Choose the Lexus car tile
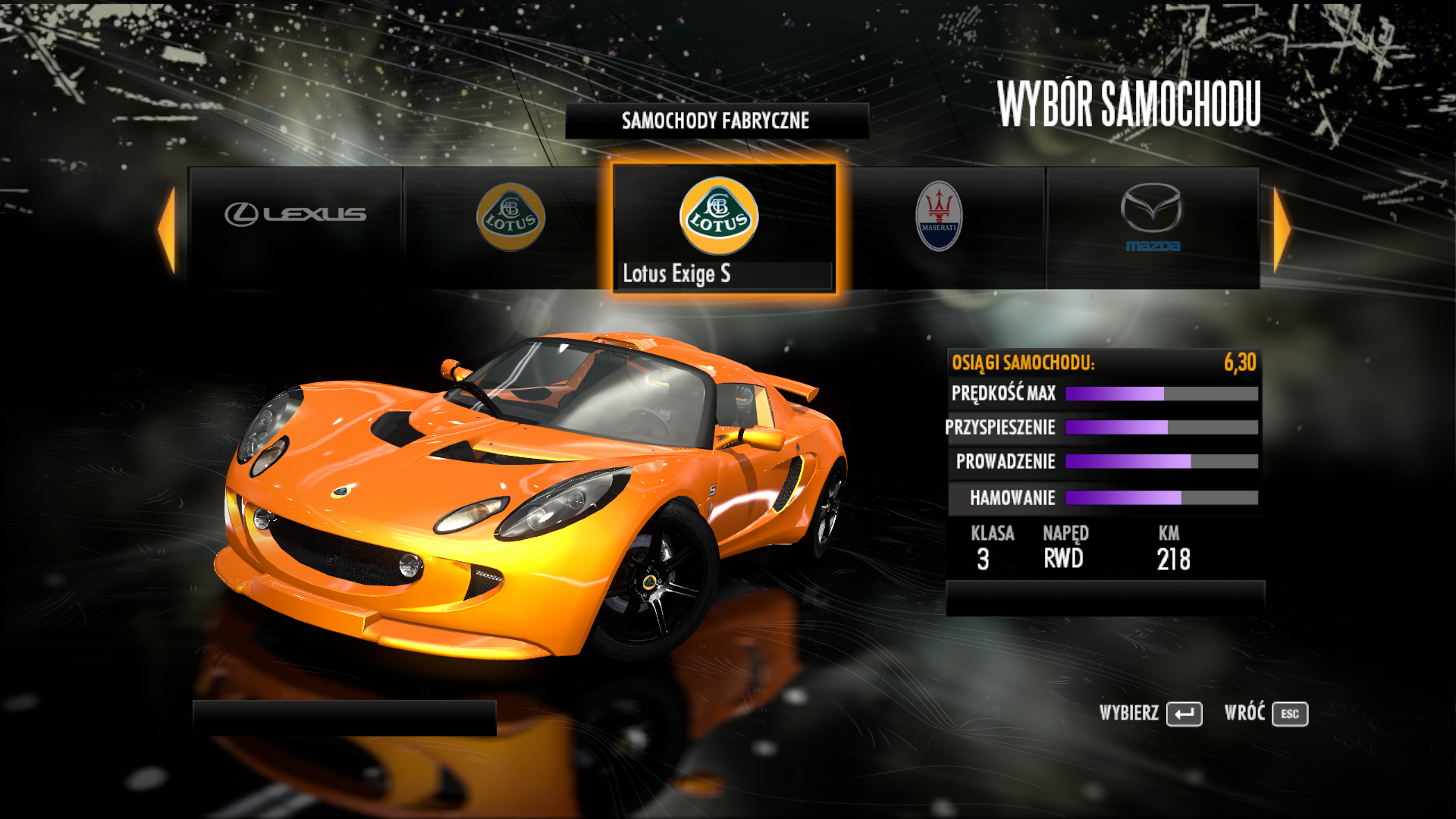Image resolution: width=1456 pixels, height=819 pixels. click(x=295, y=227)
